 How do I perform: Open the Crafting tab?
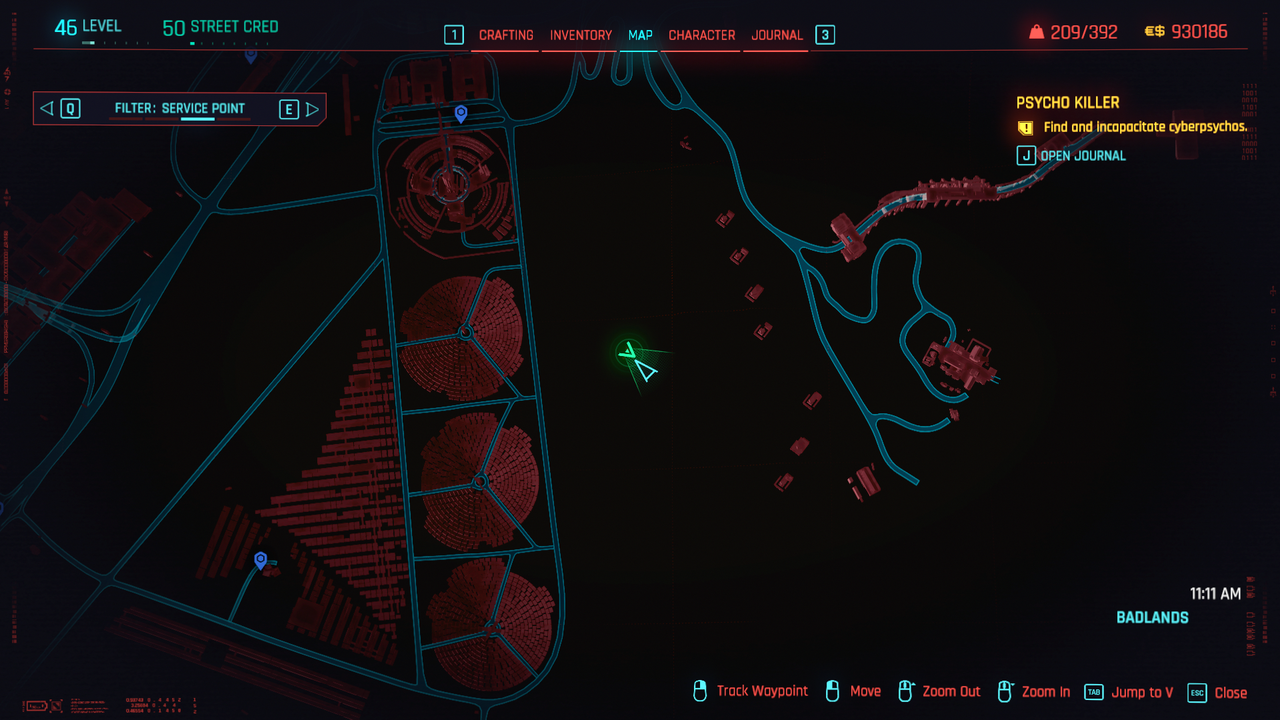tap(506, 35)
